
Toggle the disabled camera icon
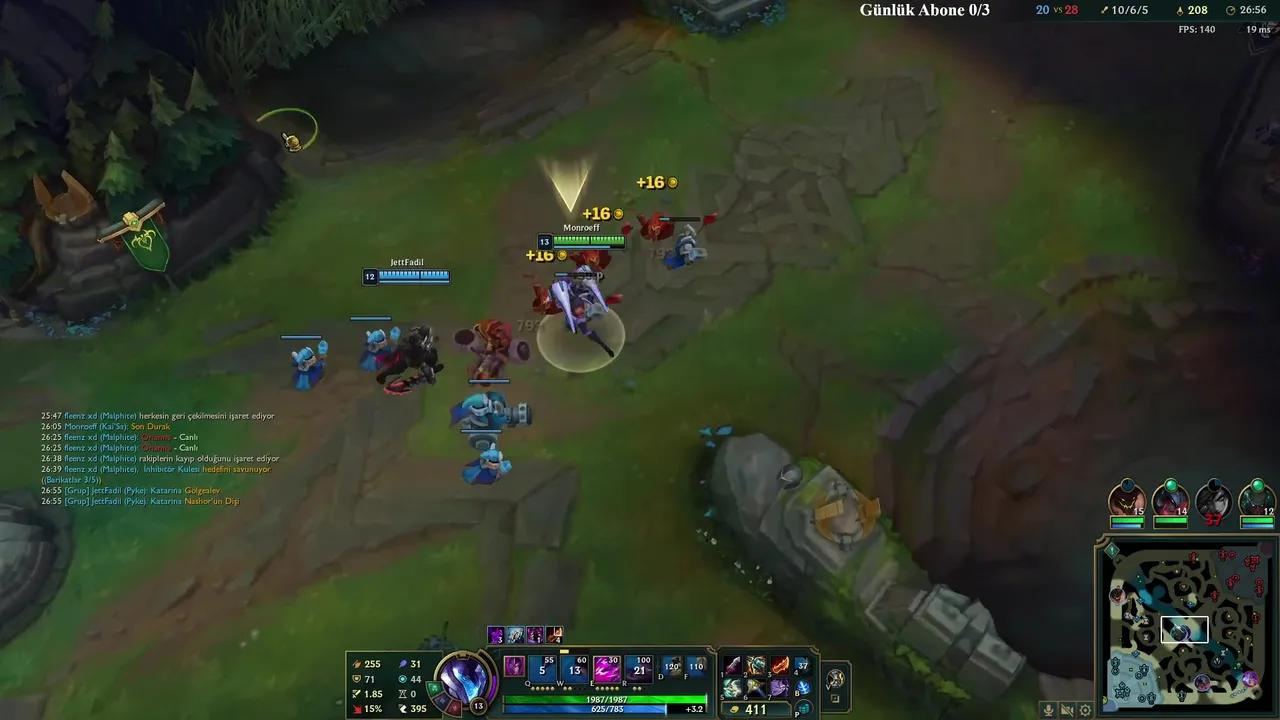tap(1066, 709)
